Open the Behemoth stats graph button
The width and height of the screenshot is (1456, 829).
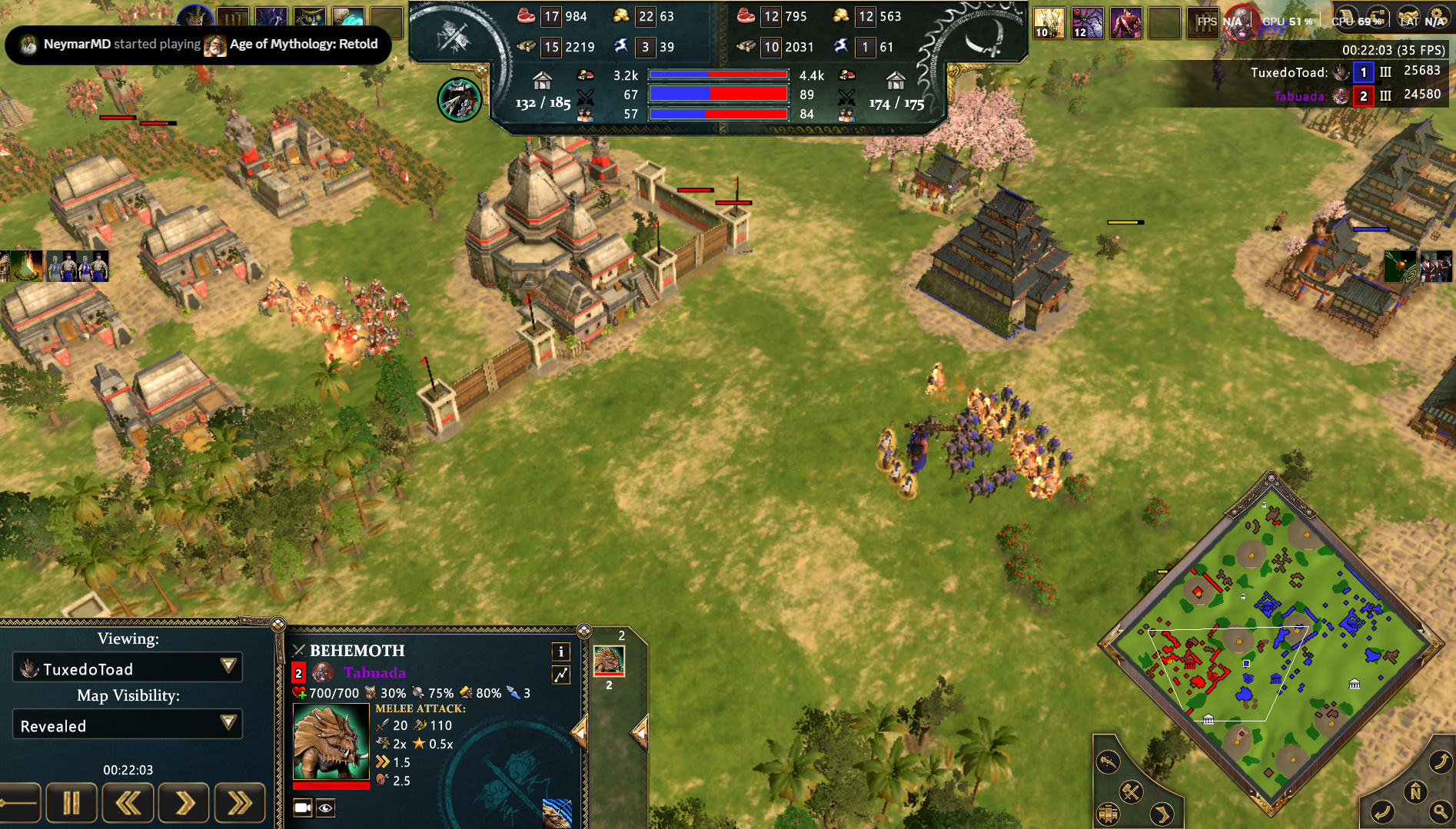(561, 675)
